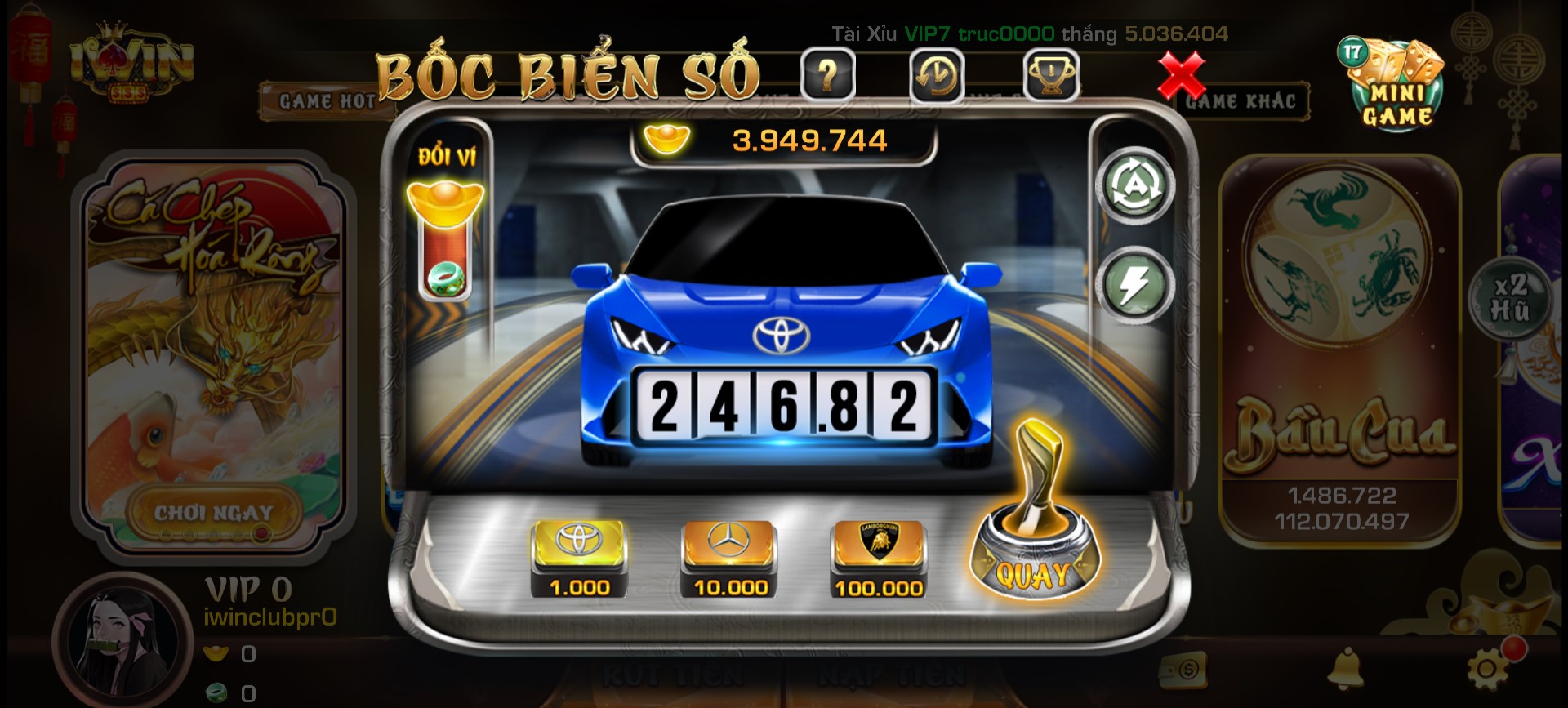Image resolution: width=1568 pixels, height=708 pixels.
Task: Open the trophy leaderboard
Action: pos(1050,76)
